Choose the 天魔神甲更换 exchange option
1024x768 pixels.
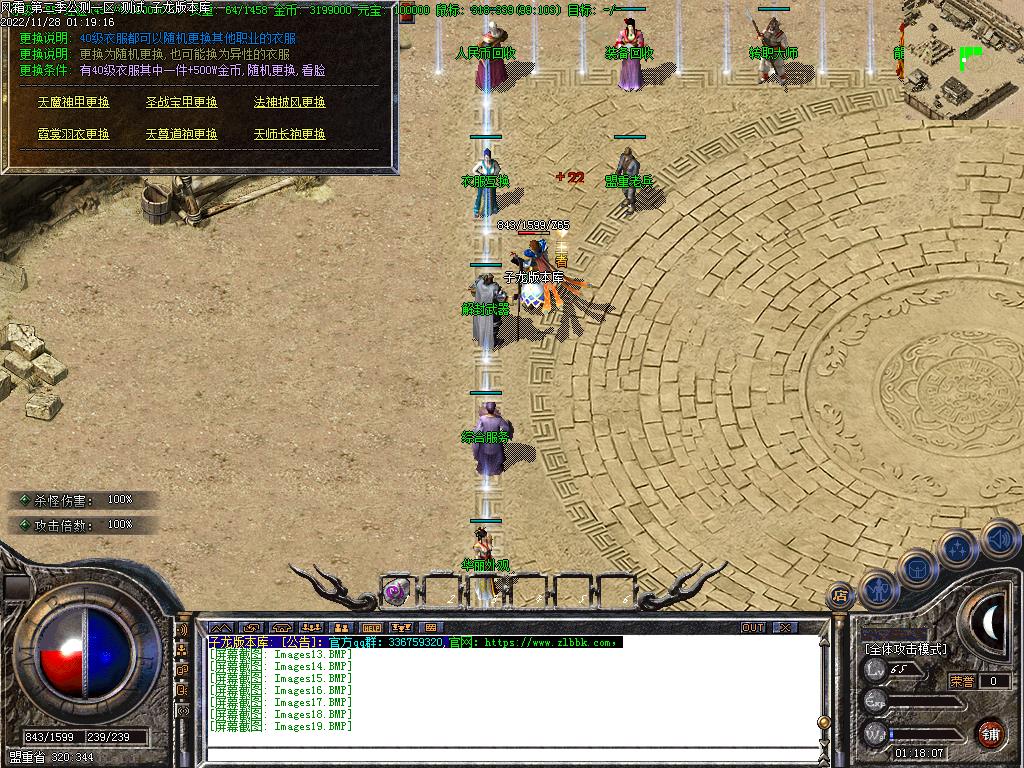point(74,102)
